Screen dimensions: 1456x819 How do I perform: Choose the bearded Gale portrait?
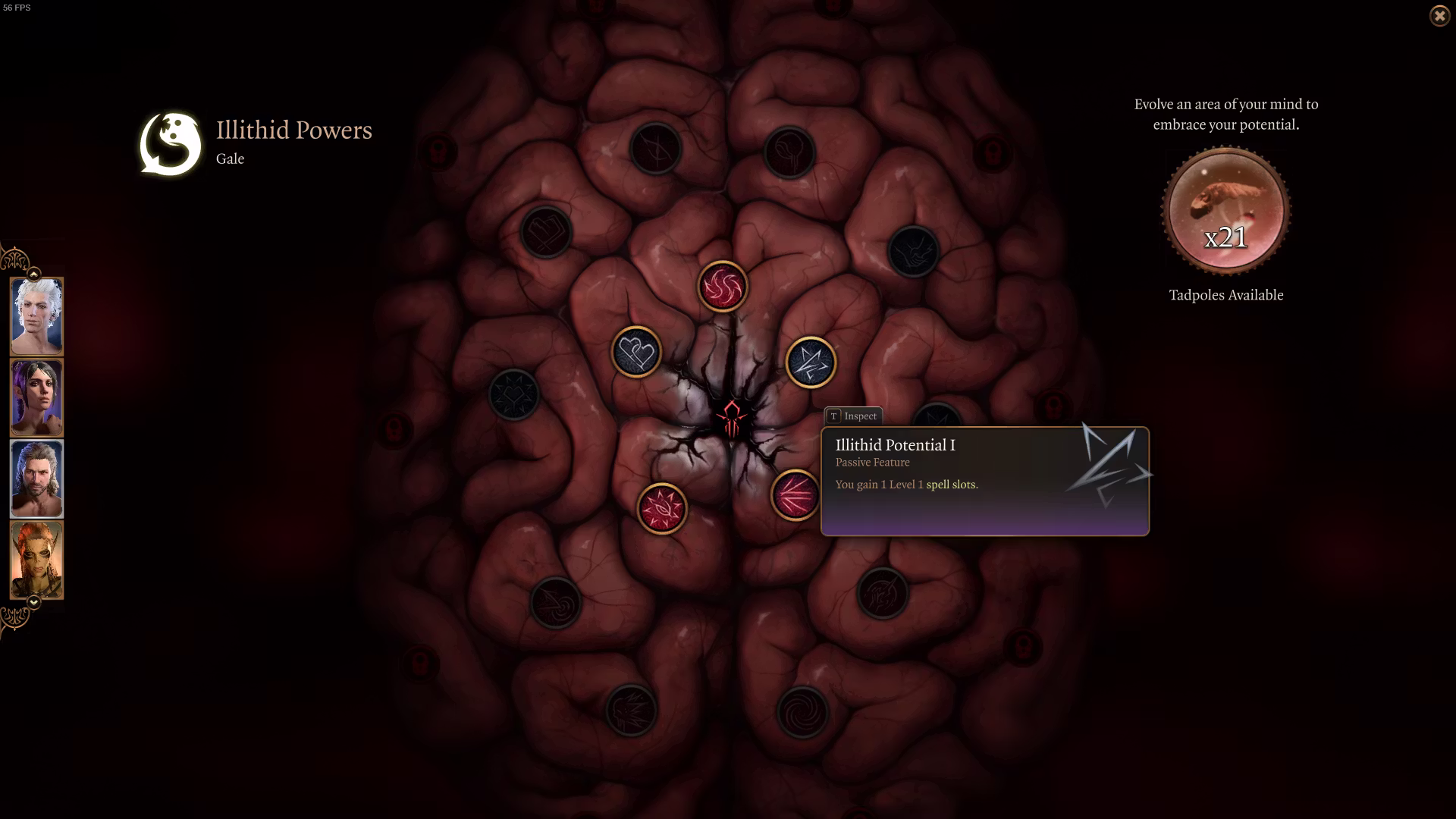(x=36, y=479)
